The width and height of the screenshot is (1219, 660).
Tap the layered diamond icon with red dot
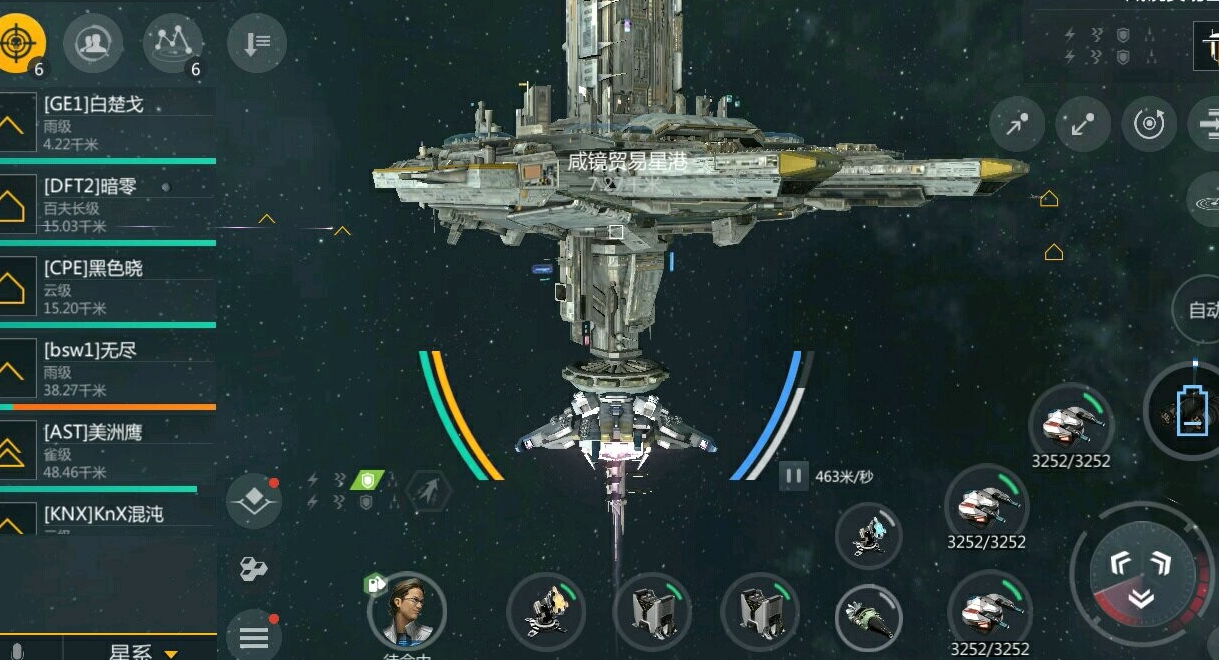(x=253, y=501)
